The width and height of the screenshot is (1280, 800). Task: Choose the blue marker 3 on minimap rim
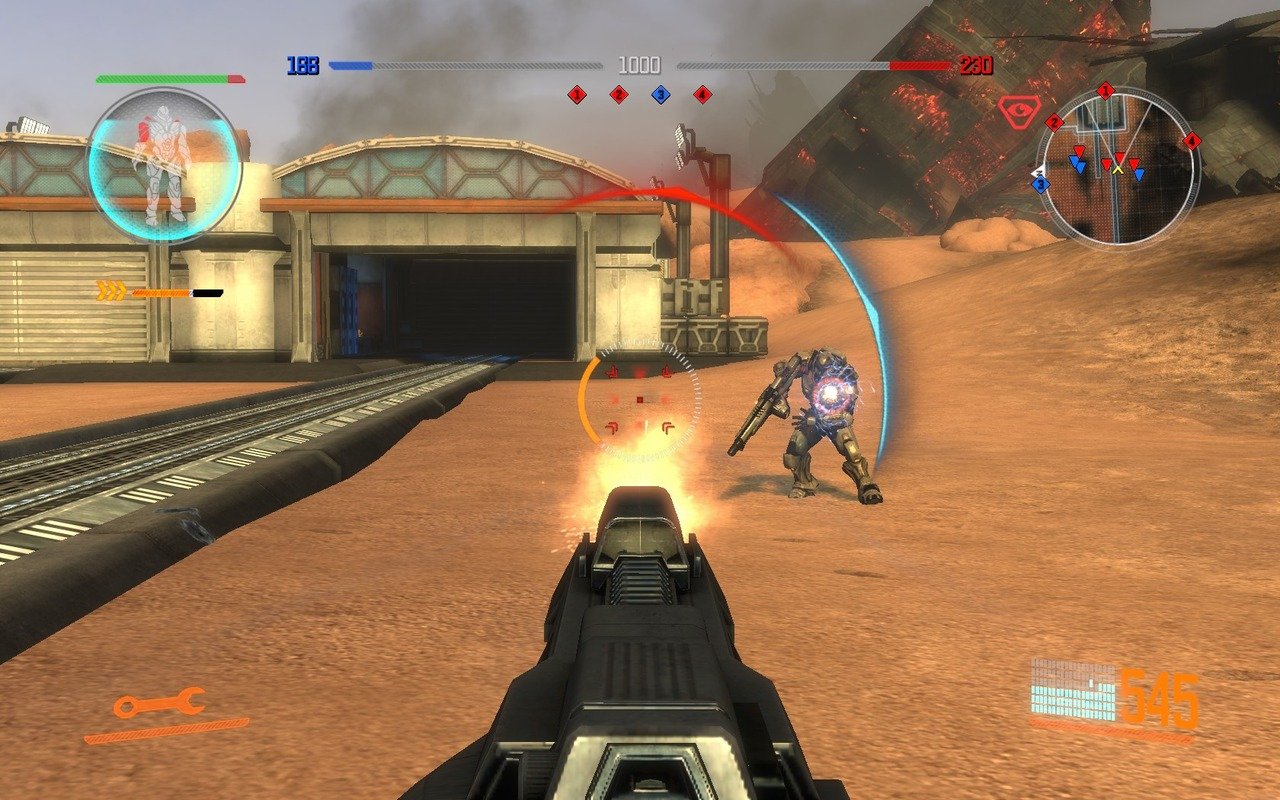tap(1041, 184)
